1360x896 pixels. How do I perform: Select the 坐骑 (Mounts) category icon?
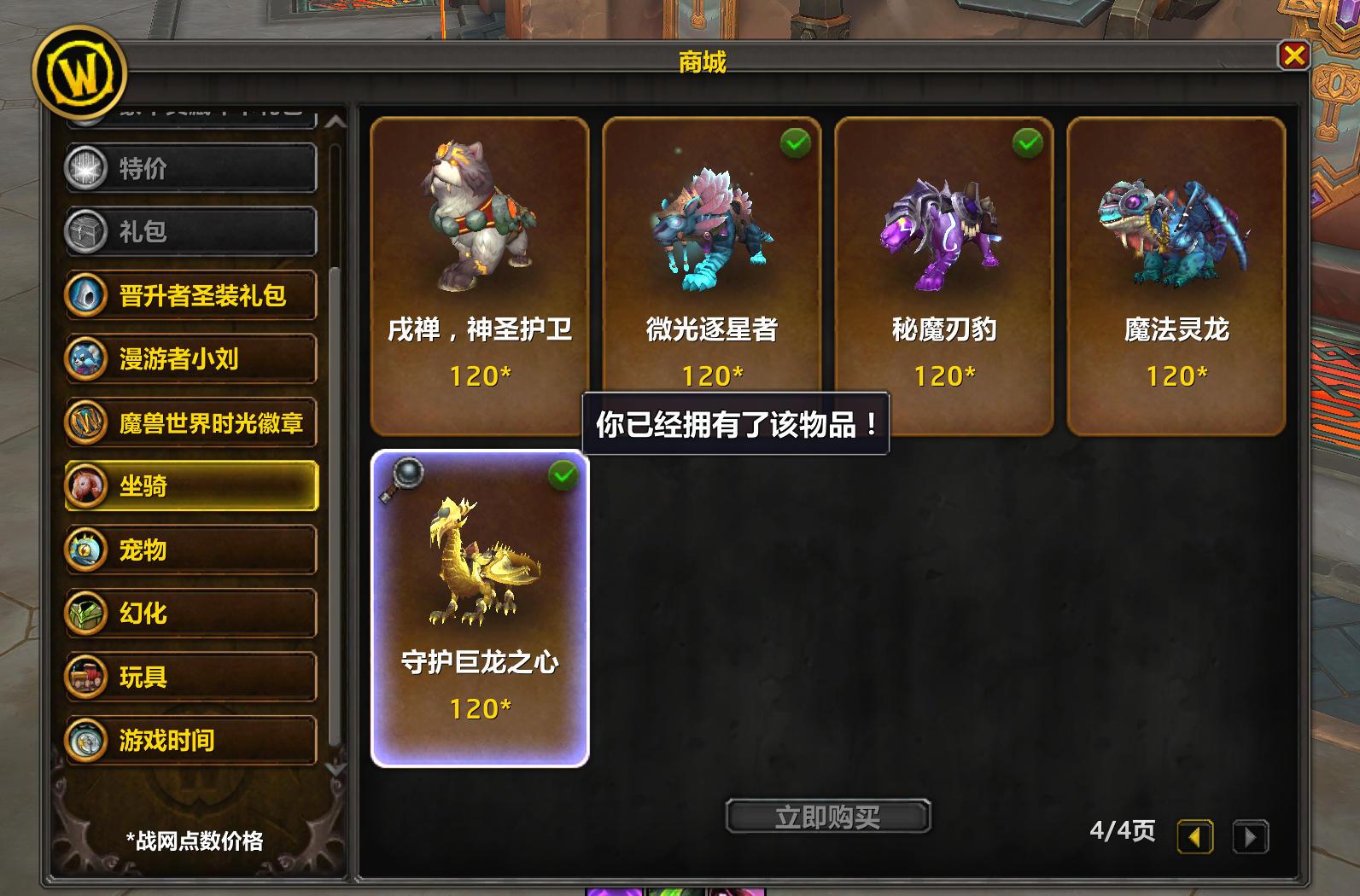click(85, 486)
